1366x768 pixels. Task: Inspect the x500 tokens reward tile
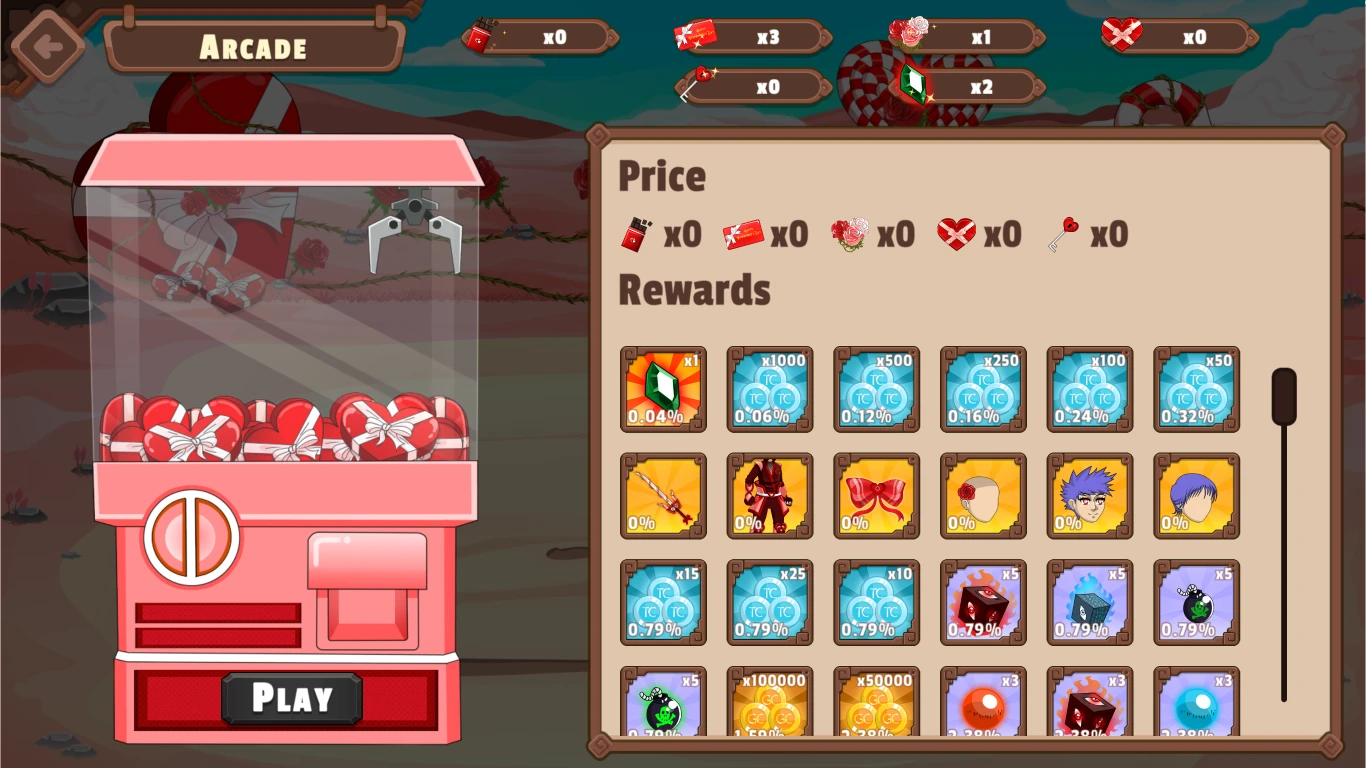coord(877,389)
